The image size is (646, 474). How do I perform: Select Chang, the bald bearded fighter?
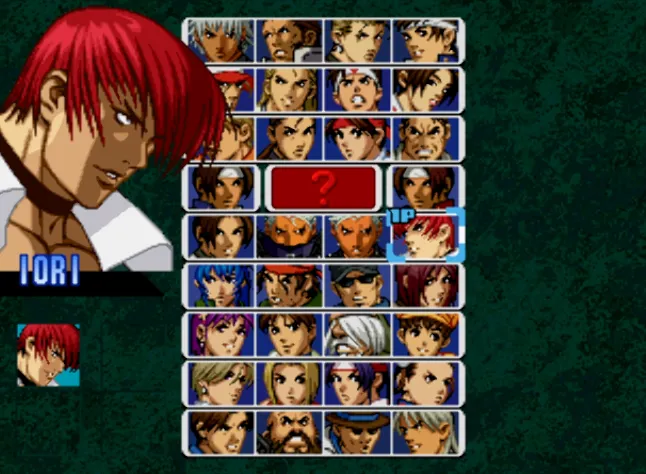pos(290,432)
